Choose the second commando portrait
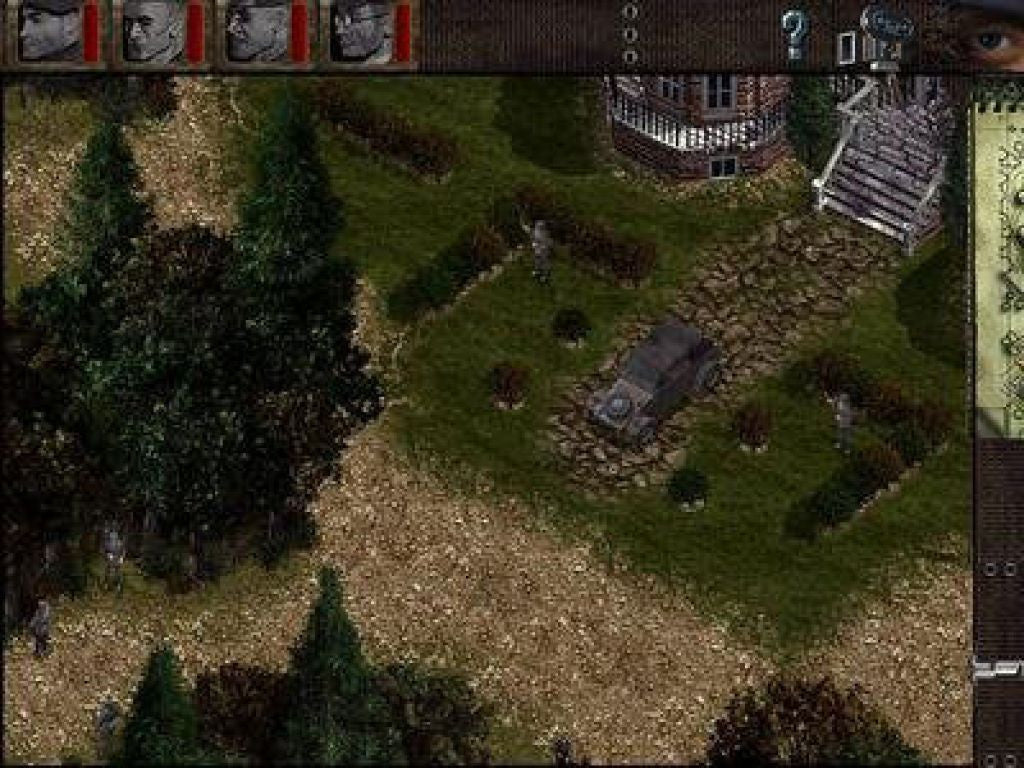The image size is (1024, 768). pyautogui.click(x=155, y=31)
